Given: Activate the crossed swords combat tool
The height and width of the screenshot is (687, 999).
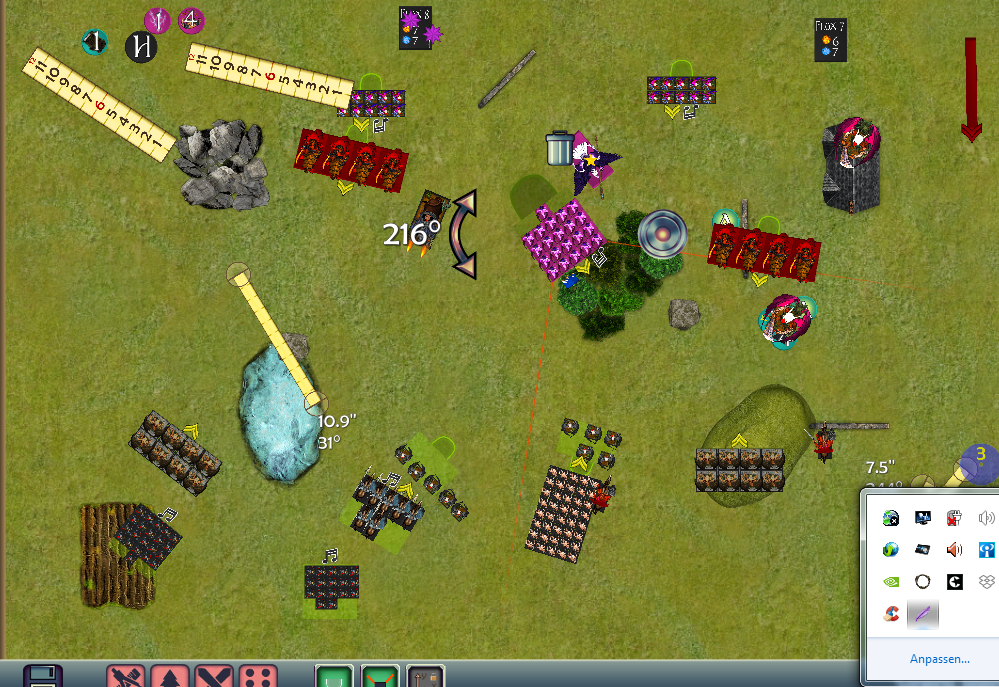Looking at the screenshot, I should [214, 677].
